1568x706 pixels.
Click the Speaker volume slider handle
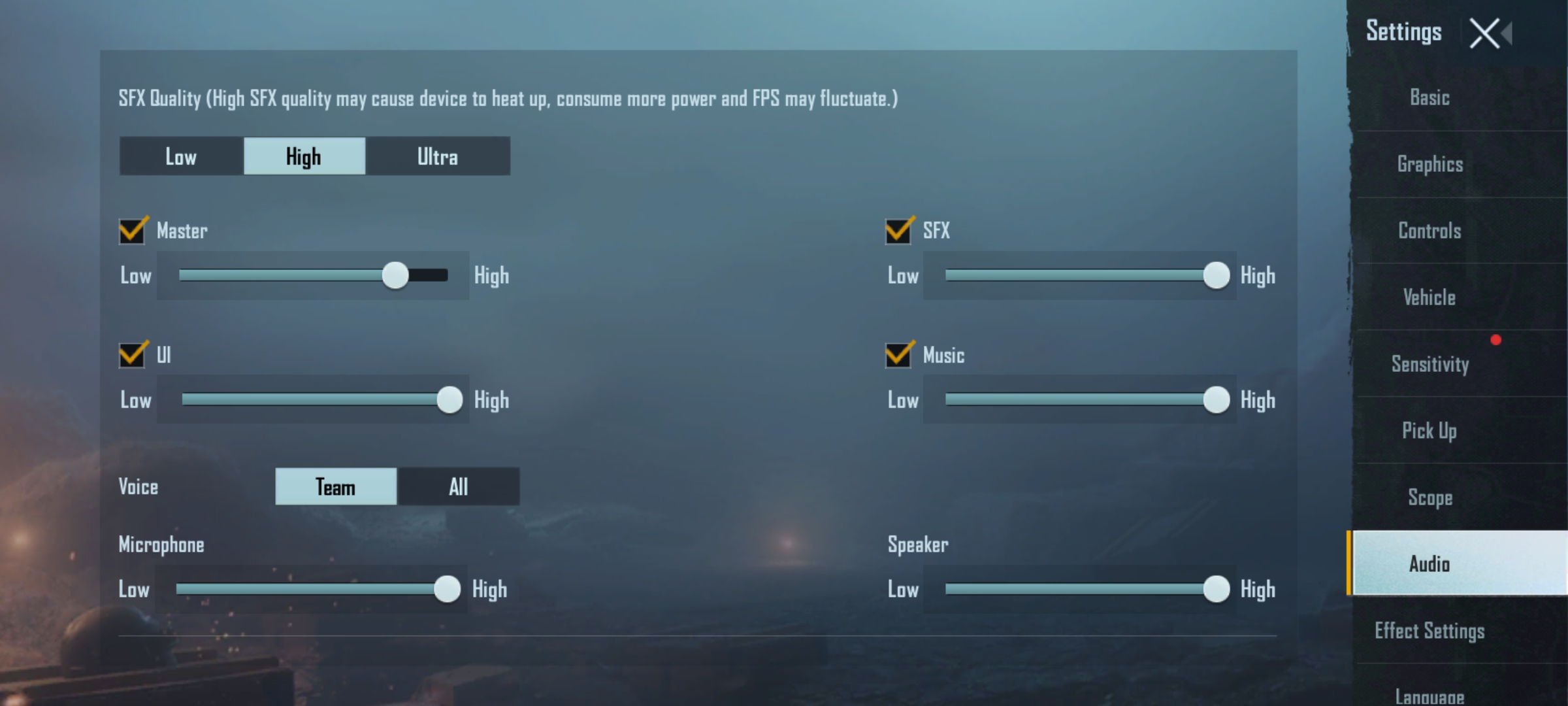coord(1215,588)
